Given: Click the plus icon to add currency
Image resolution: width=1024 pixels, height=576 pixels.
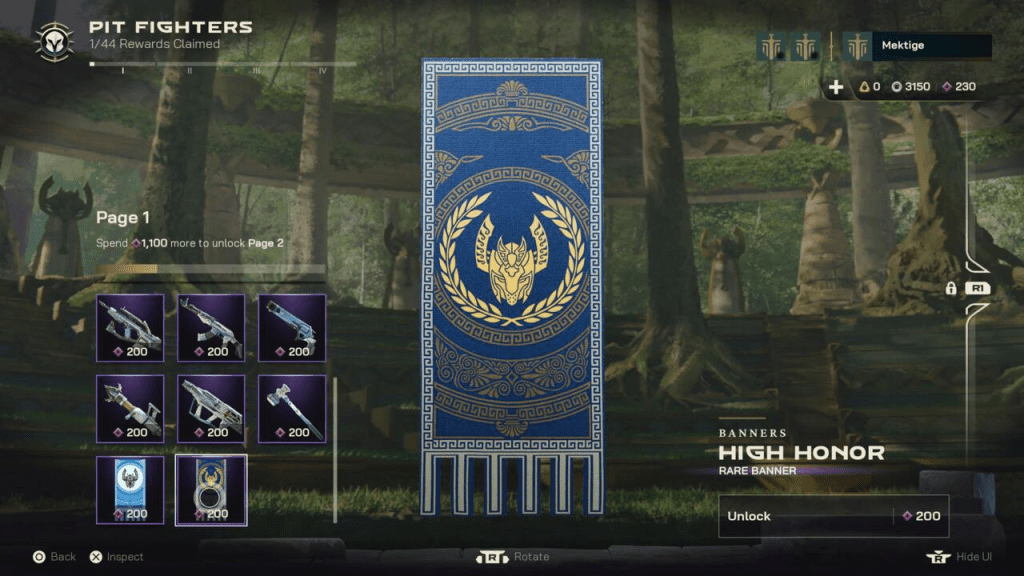Looking at the screenshot, I should click(836, 87).
